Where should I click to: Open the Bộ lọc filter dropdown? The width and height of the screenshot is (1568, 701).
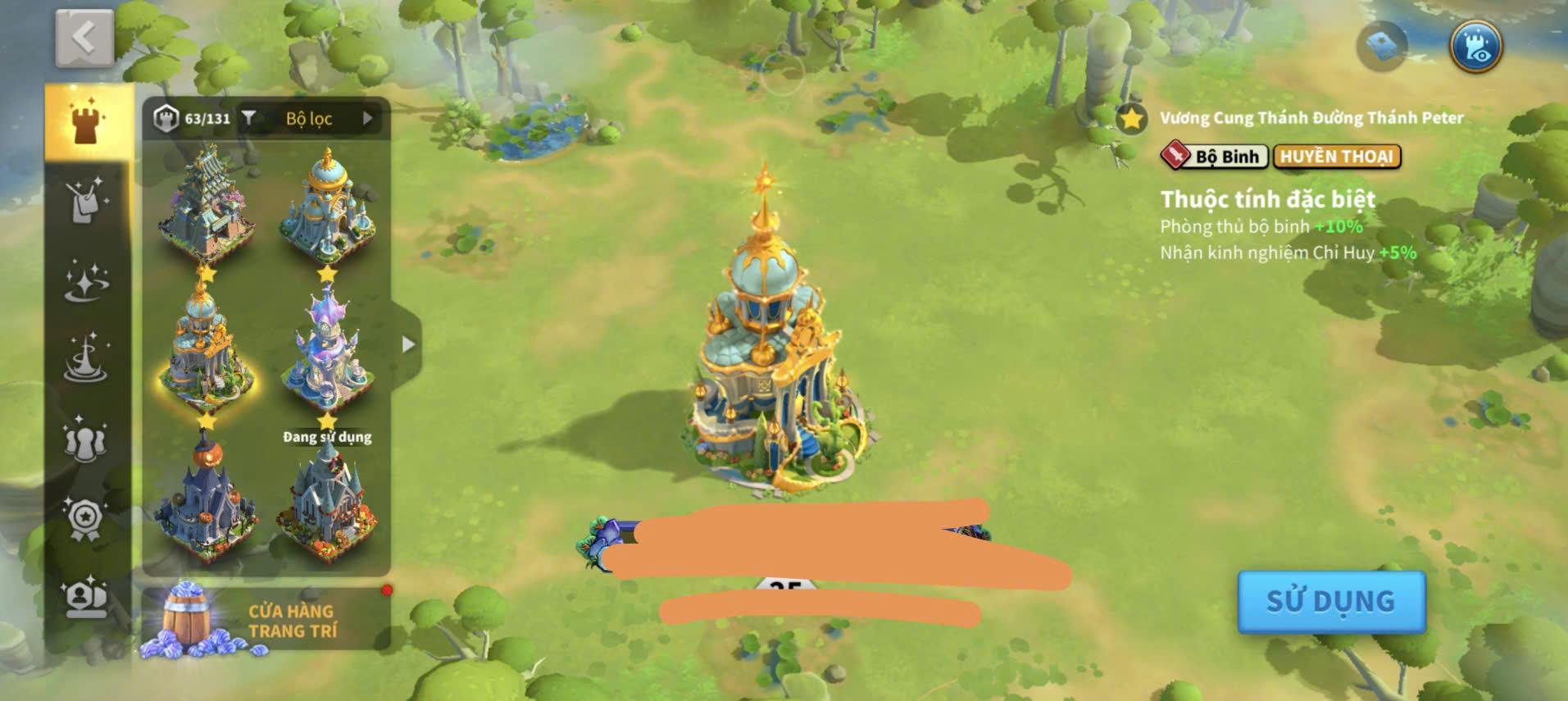(x=309, y=119)
